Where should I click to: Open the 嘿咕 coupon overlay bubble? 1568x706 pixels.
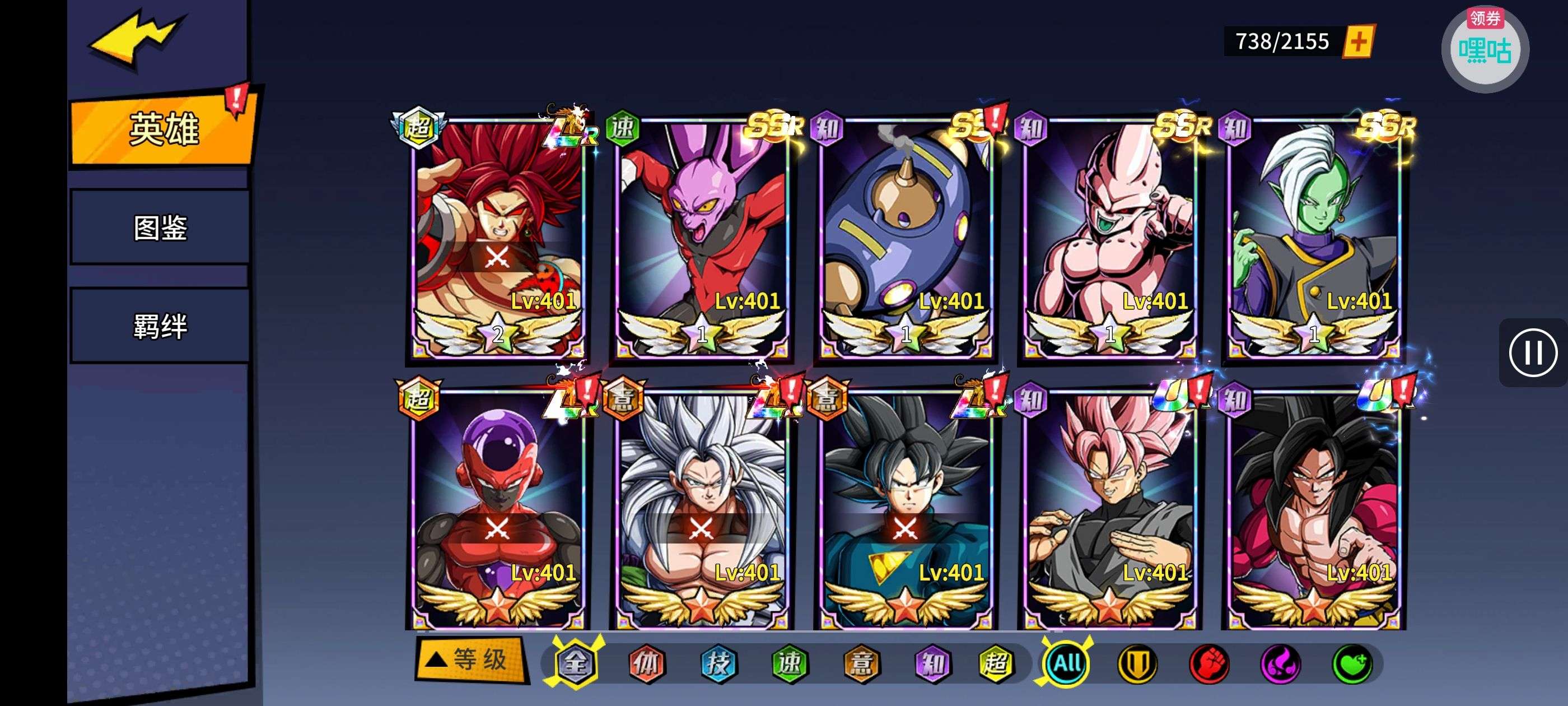click(1484, 50)
